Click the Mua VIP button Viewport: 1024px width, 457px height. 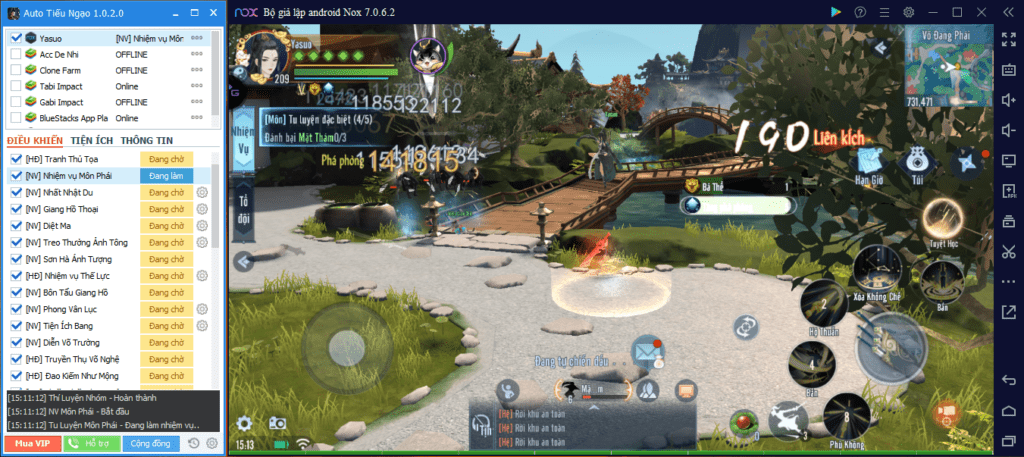point(31,442)
